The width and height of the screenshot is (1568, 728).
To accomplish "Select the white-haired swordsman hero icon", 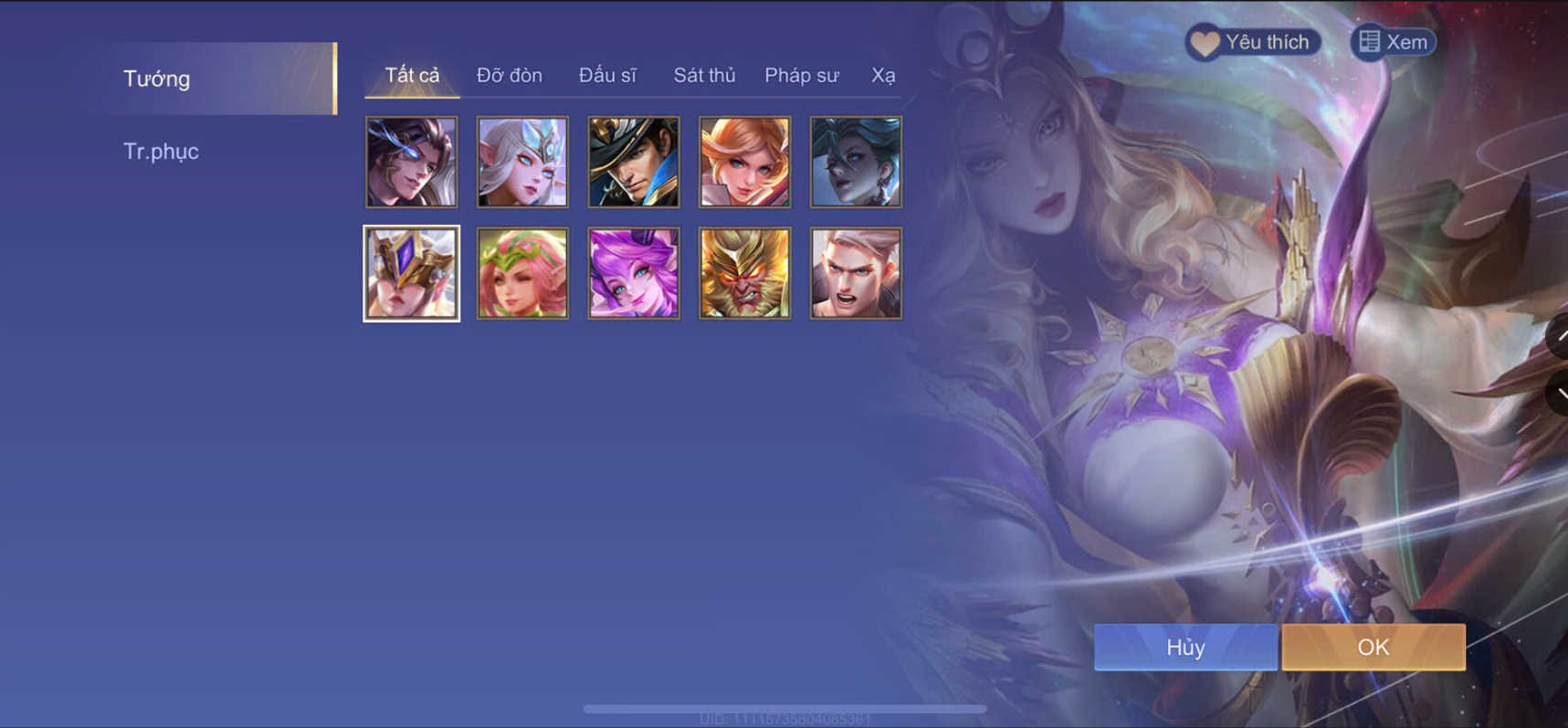I will pyautogui.click(x=856, y=273).
